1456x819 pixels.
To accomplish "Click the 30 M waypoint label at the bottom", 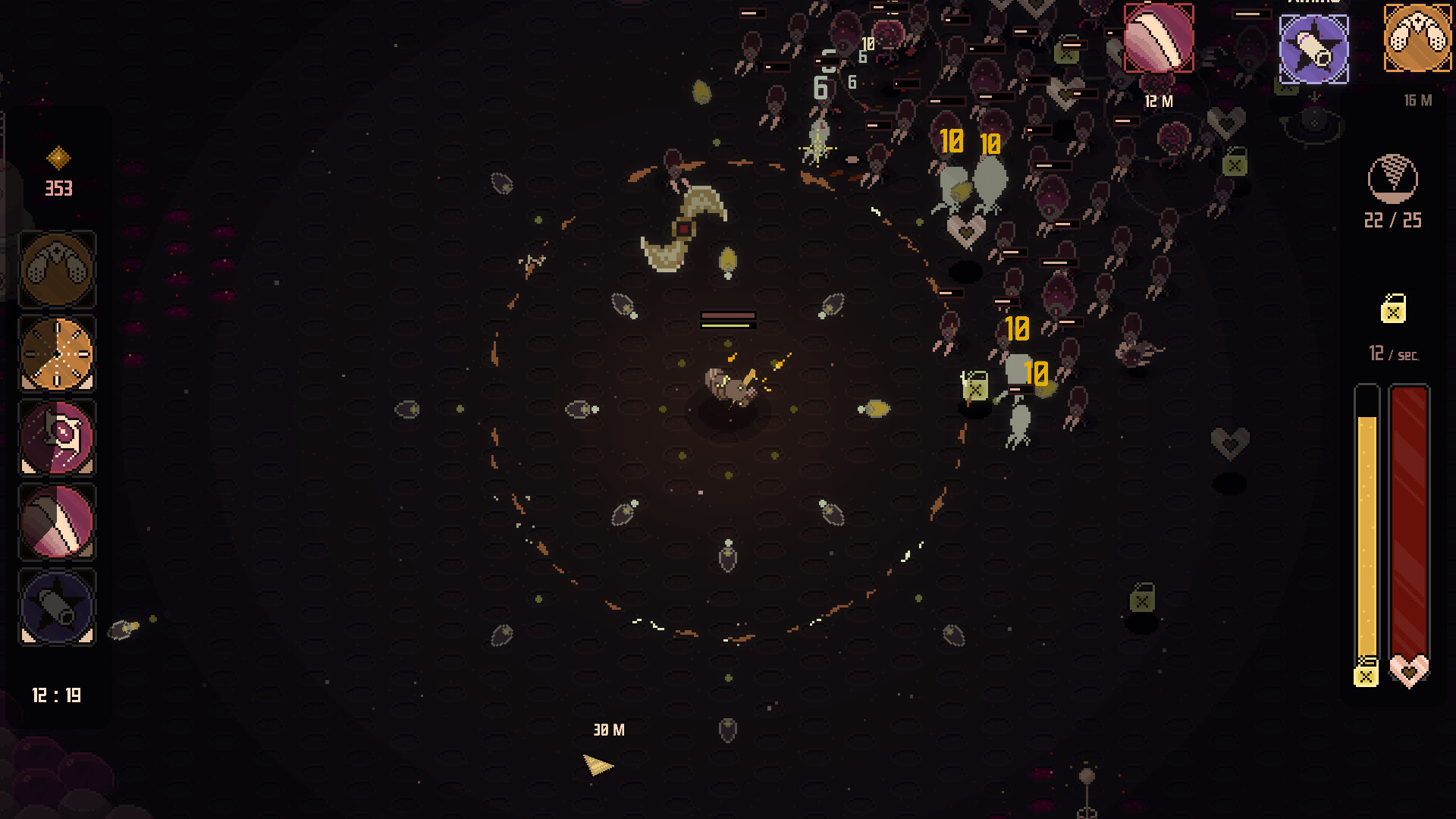I will point(607,730).
